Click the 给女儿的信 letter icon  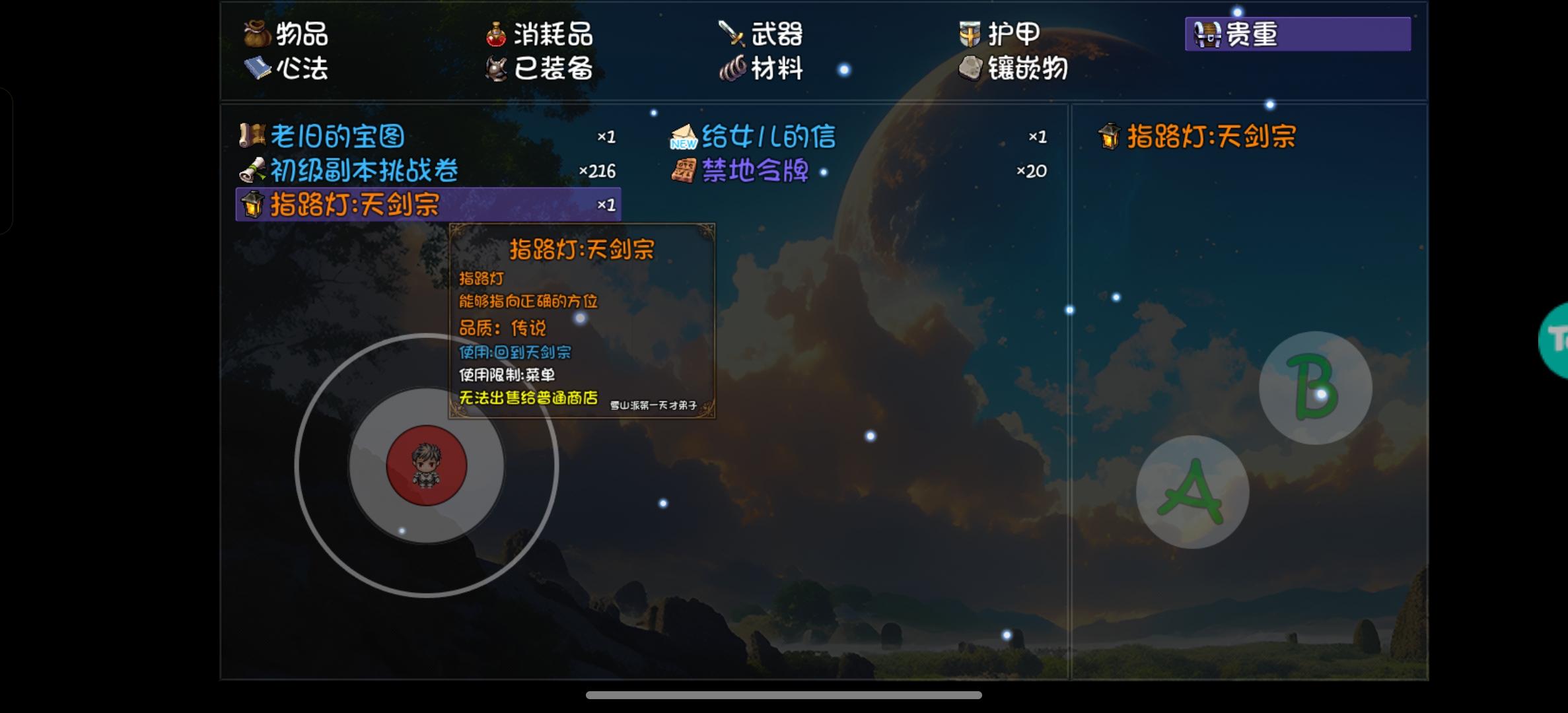click(x=684, y=135)
